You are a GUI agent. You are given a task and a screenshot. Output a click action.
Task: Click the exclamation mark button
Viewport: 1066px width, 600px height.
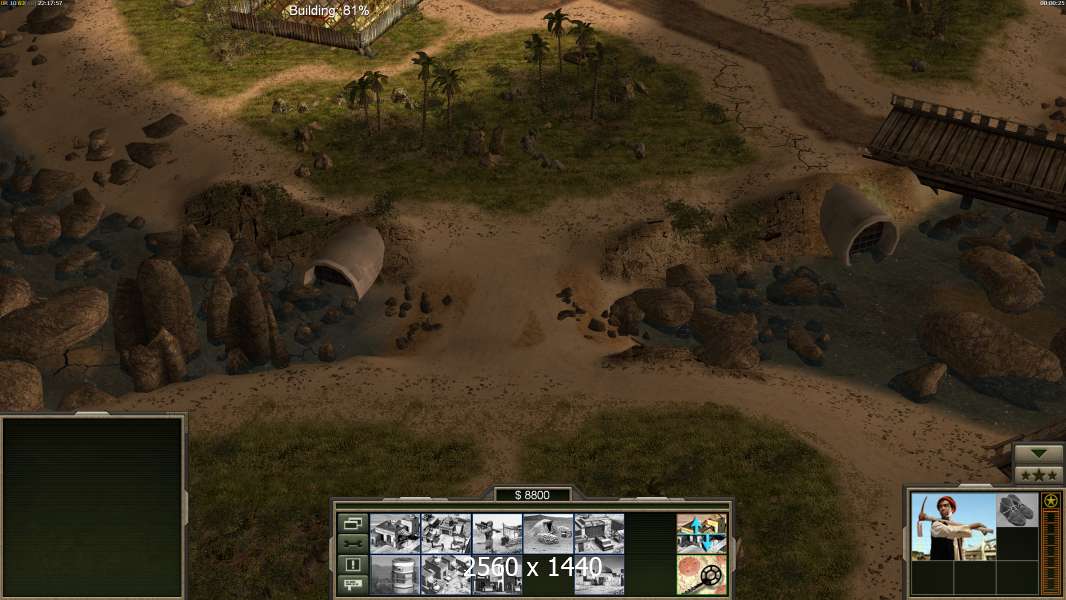pos(352,564)
